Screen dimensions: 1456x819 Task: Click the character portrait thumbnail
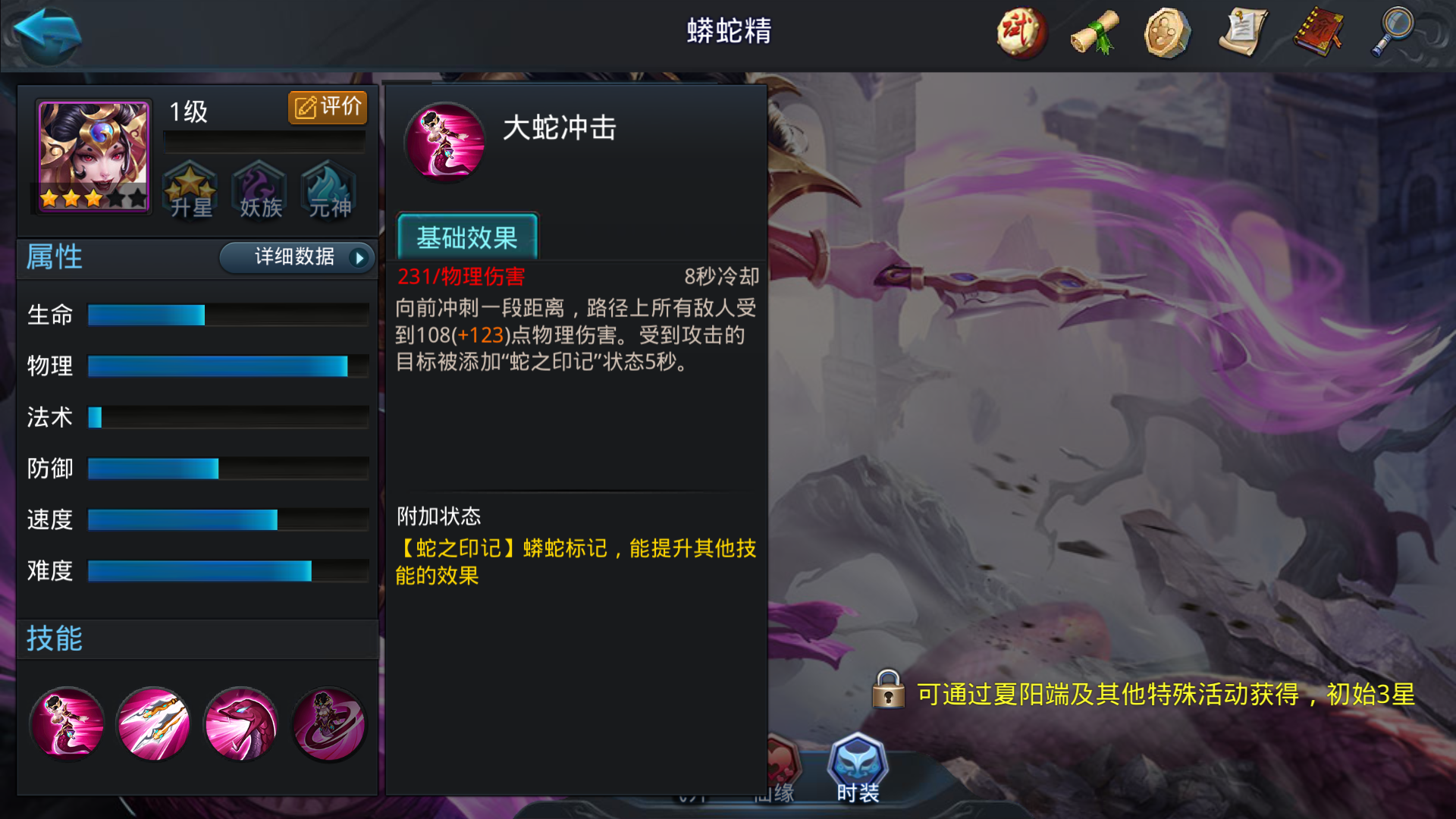90,157
